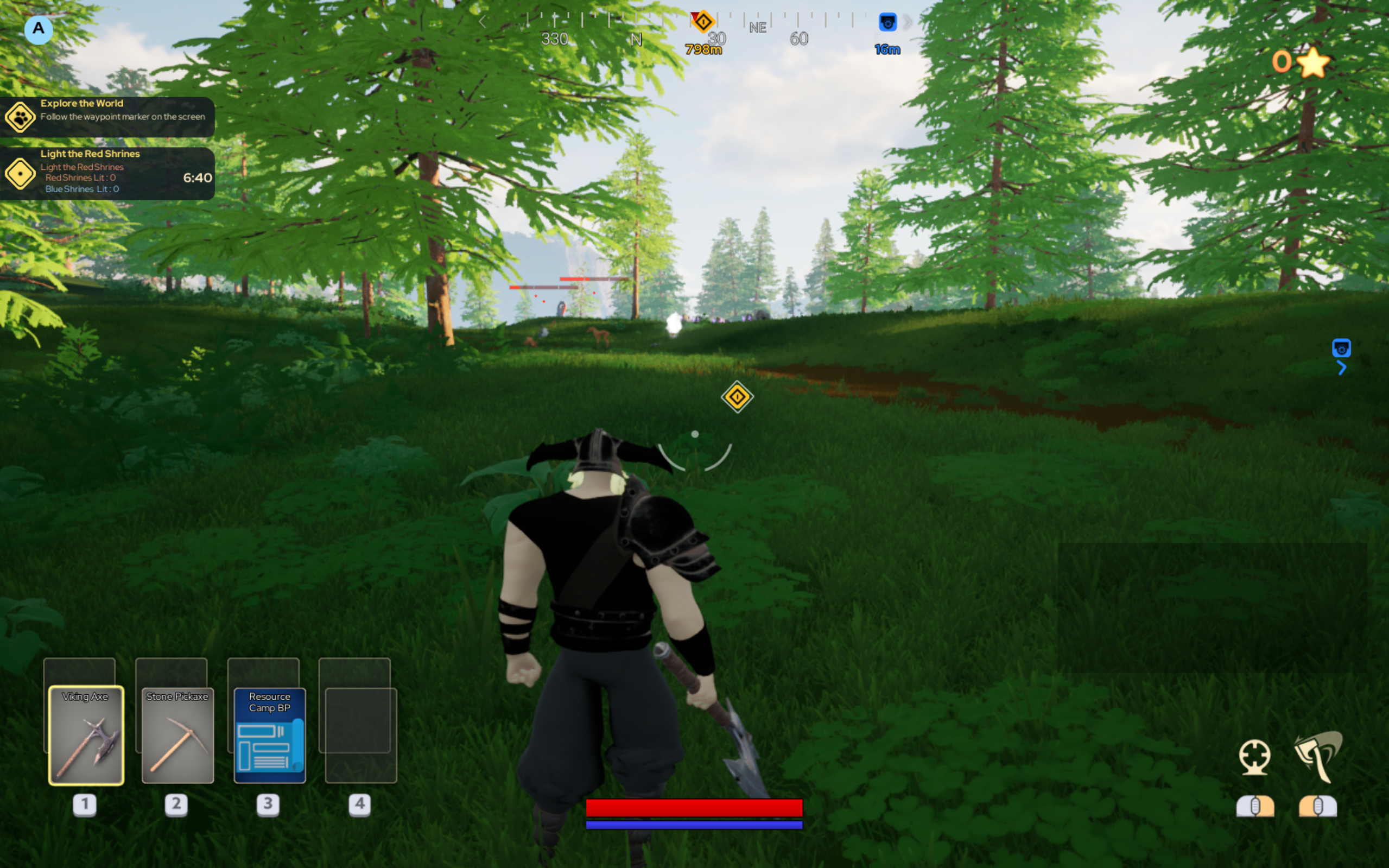Click the blue bear camp marker on the compass

(x=887, y=22)
